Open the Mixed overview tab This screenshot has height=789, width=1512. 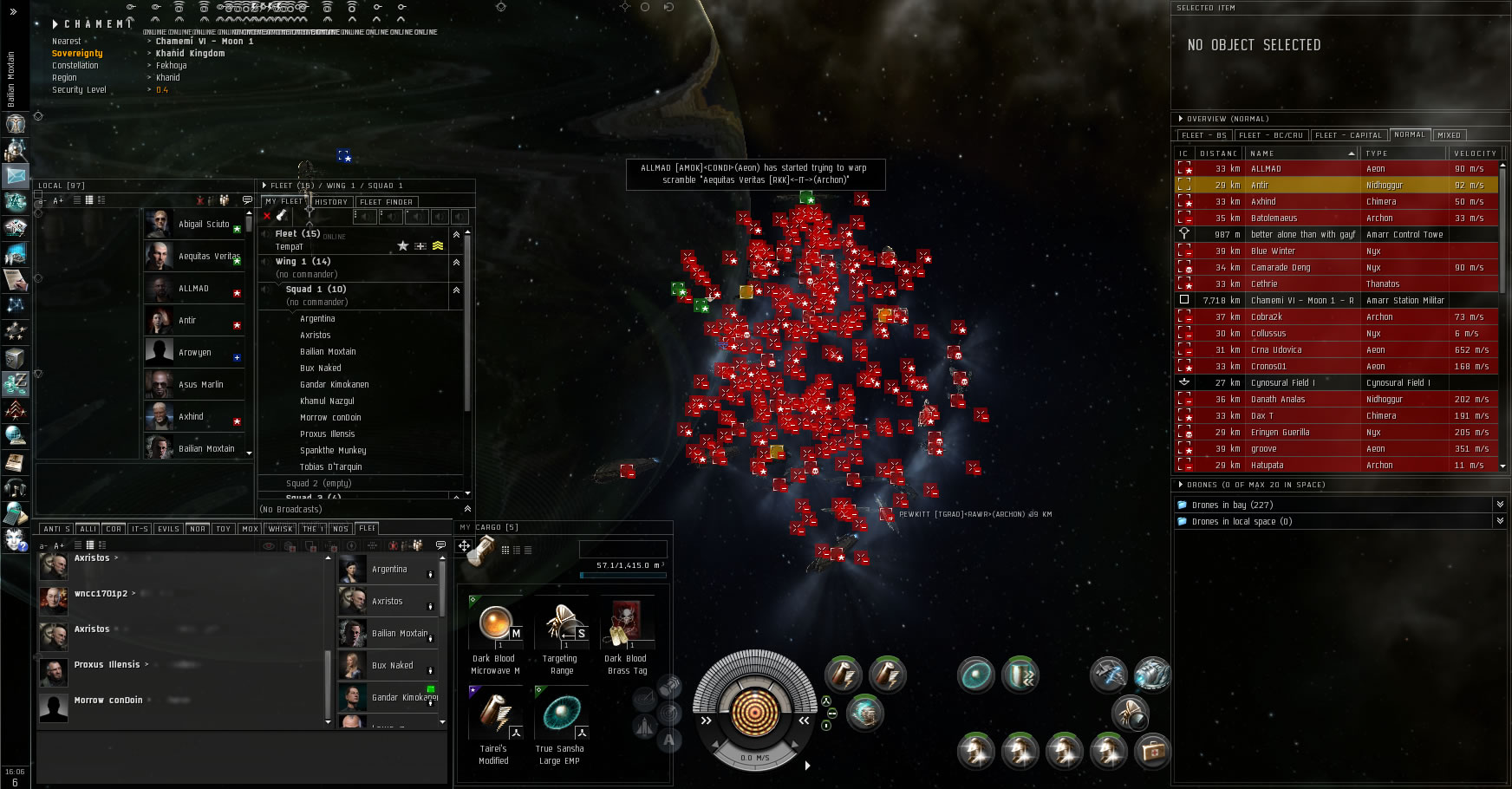[1449, 135]
